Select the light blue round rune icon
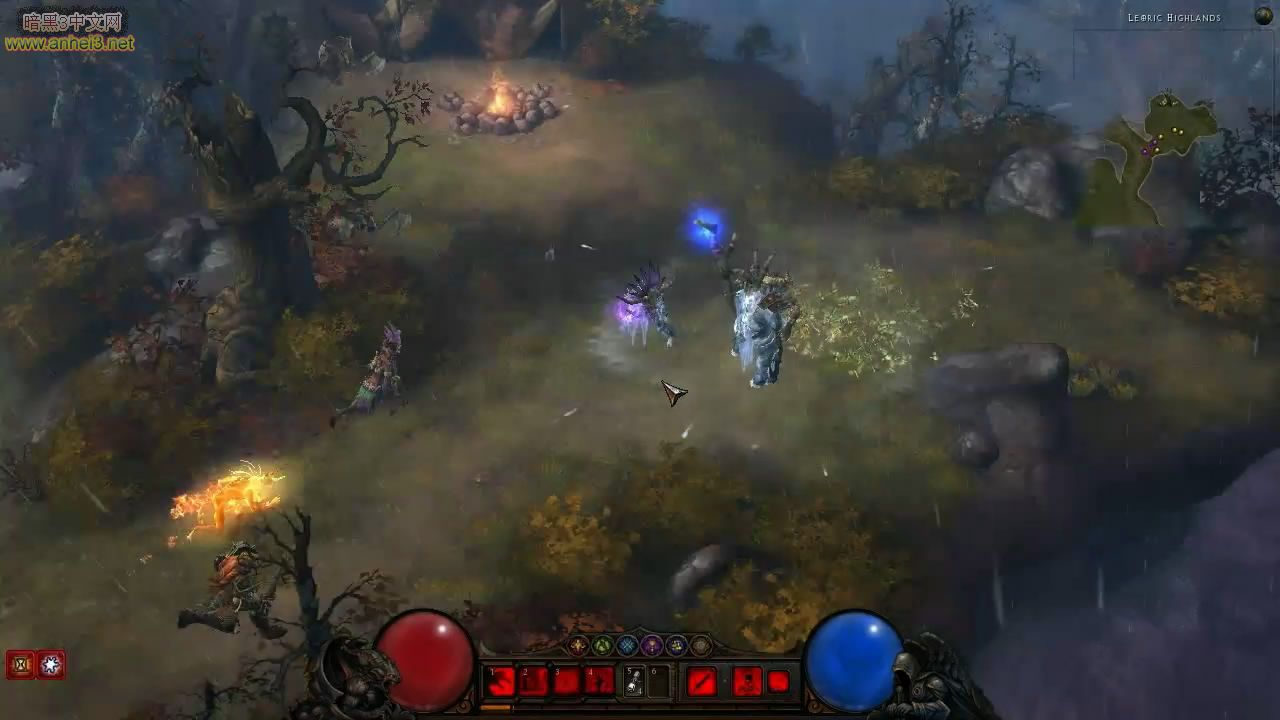The width and height of the screenshot is (1280, 720). 627,646
